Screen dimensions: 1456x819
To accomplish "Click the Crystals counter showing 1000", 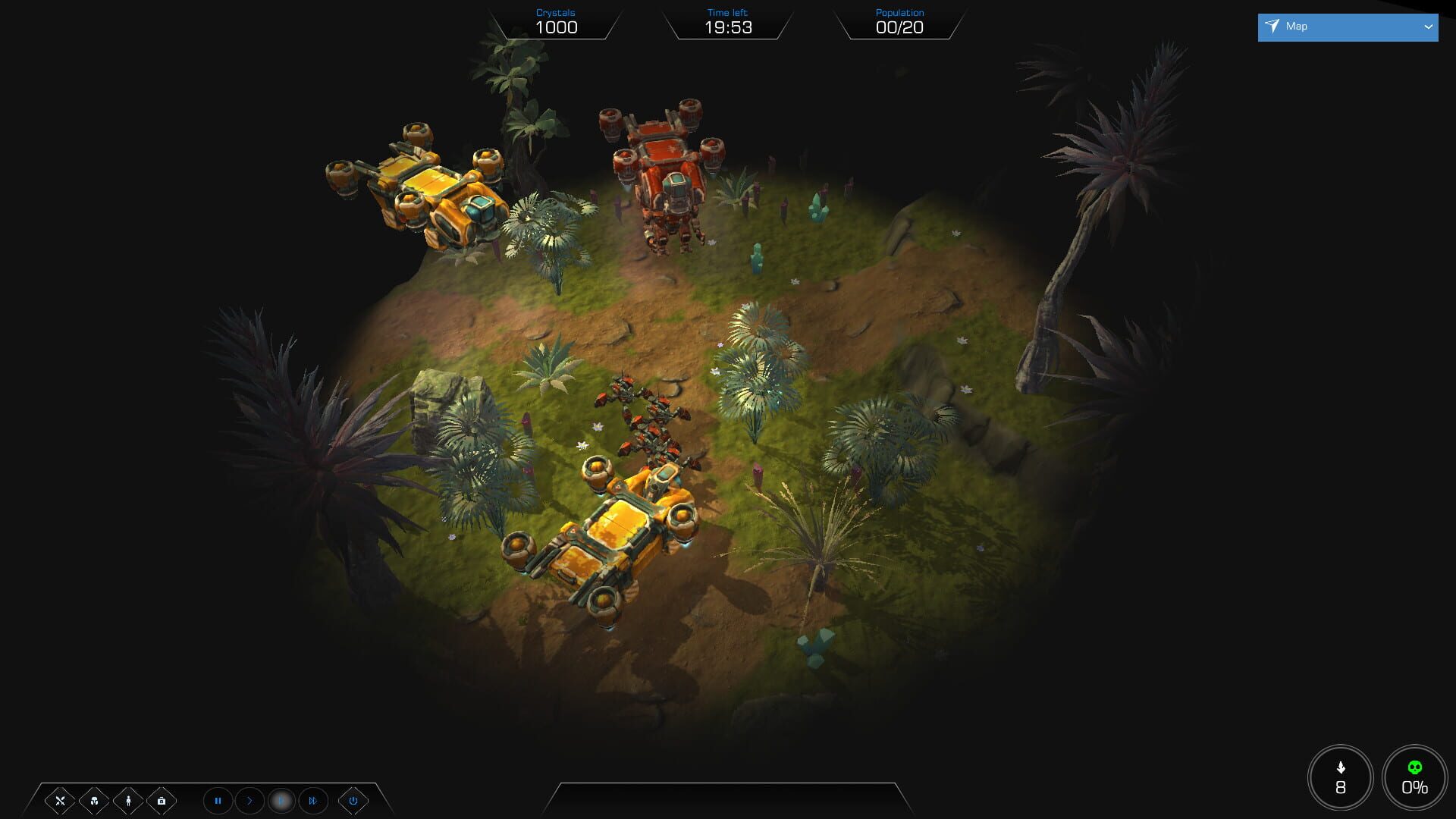I will click(556, 27).
